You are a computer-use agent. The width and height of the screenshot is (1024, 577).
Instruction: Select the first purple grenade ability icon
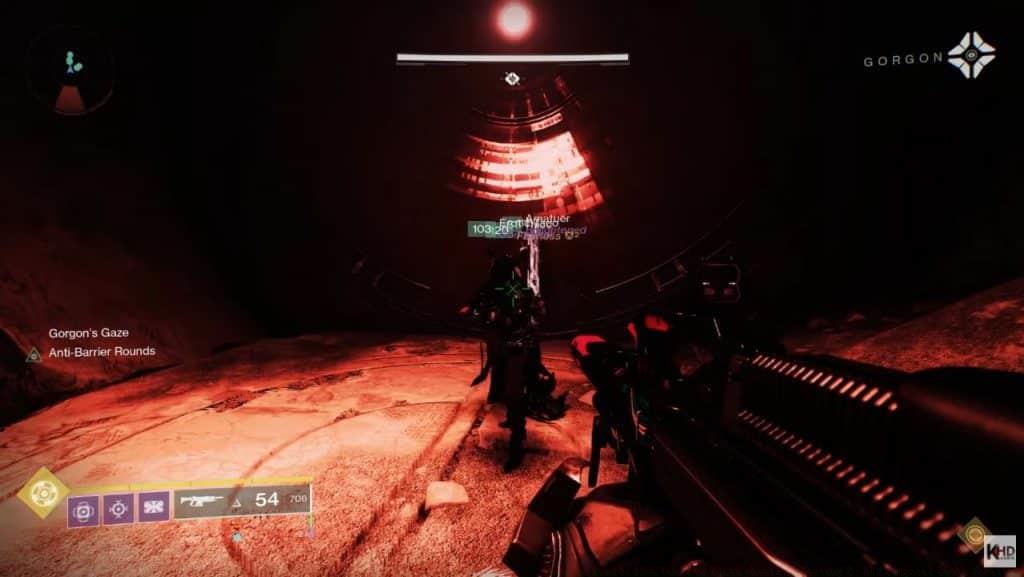coord(83,510)
